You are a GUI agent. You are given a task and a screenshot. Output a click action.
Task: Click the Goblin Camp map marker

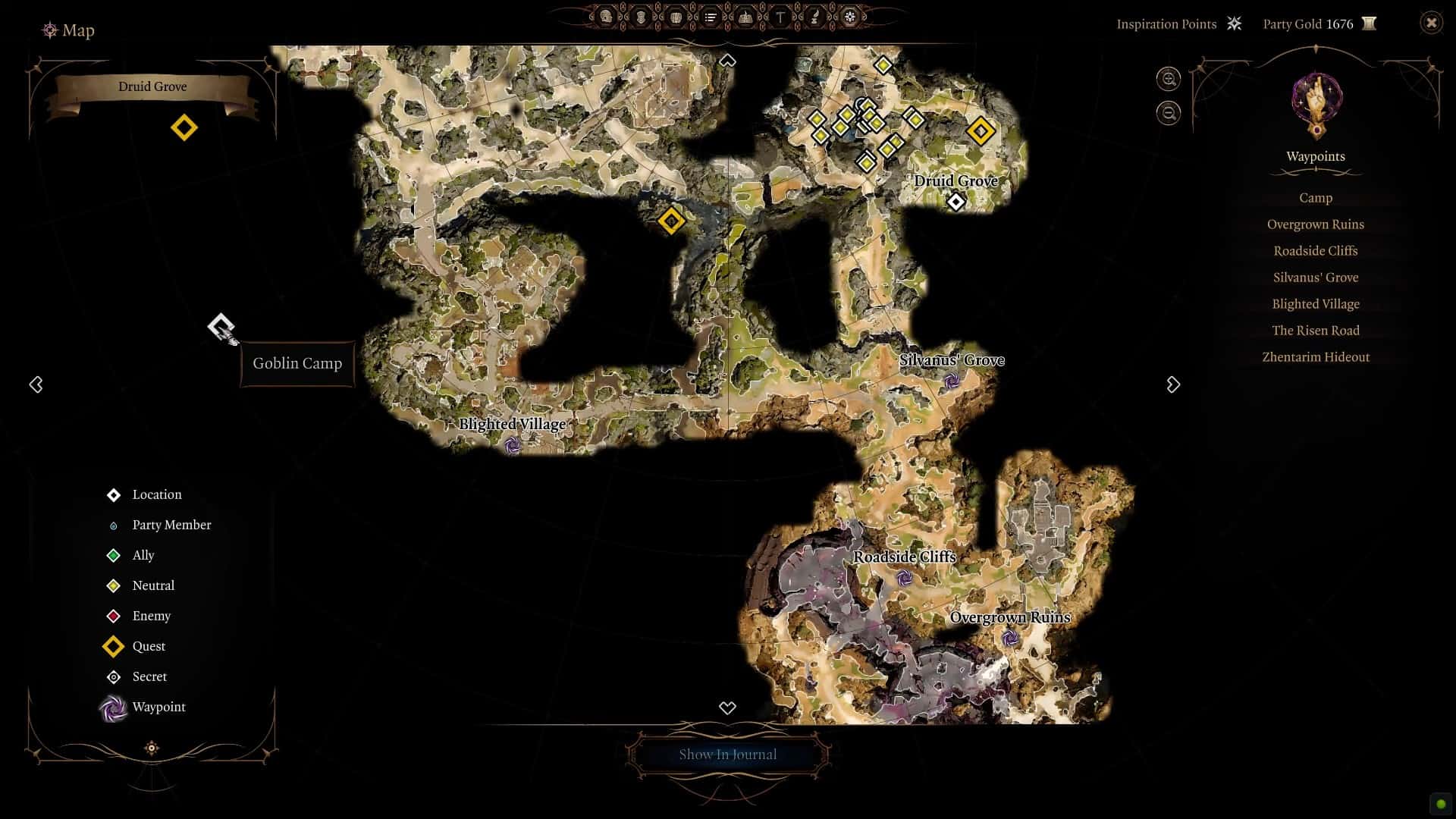tap(221, 327)
